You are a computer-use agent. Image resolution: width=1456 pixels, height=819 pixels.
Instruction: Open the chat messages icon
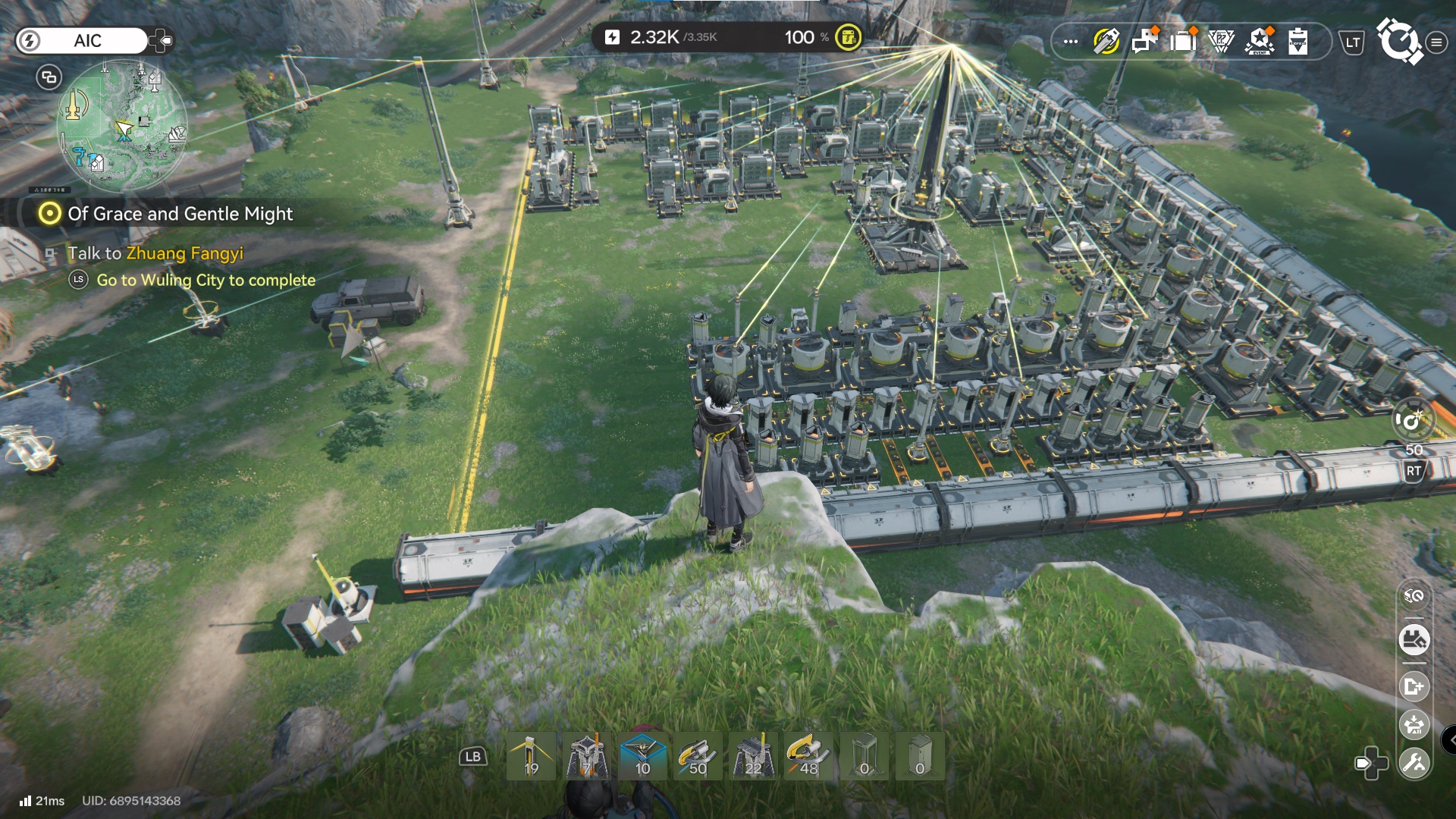point(1144,41)
